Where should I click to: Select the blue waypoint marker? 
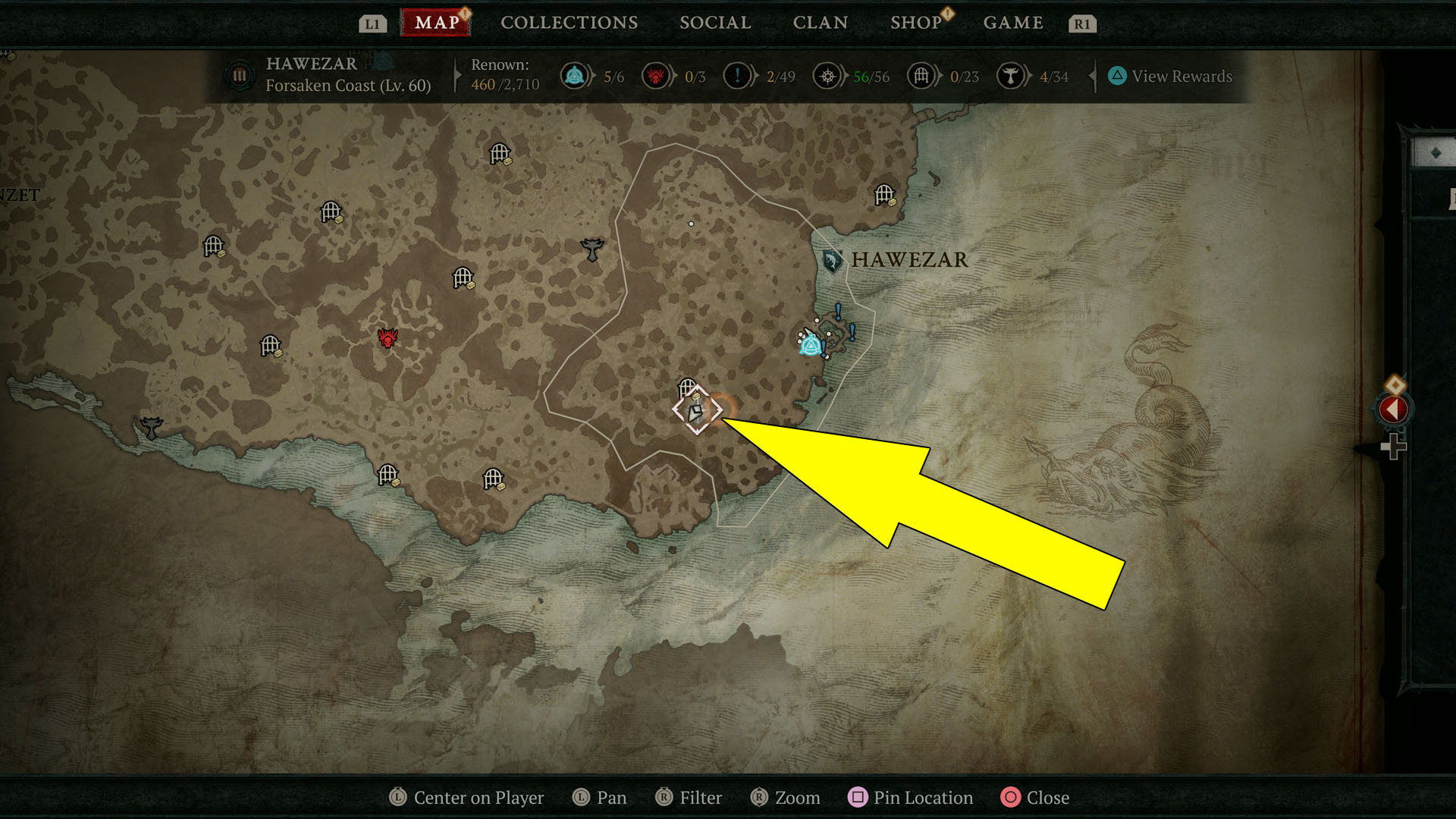[811, 345]
